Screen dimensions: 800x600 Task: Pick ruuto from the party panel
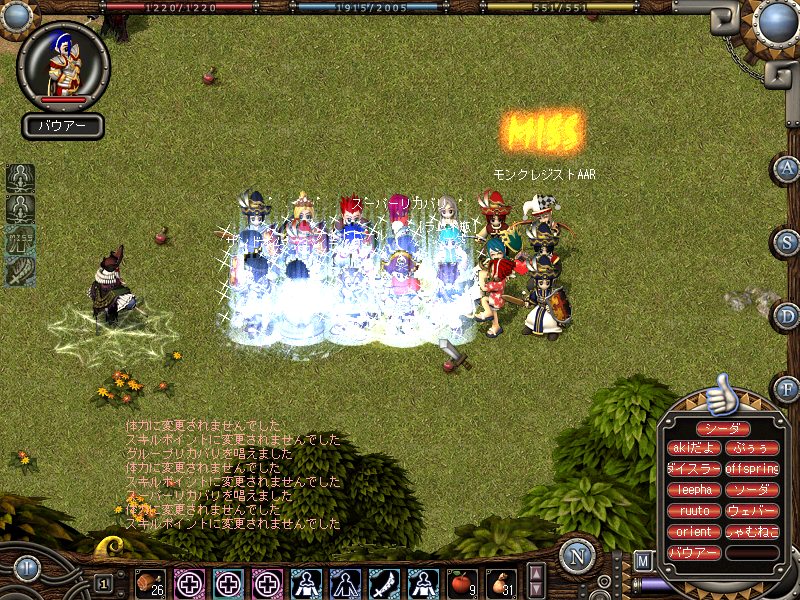pos(693,511)
